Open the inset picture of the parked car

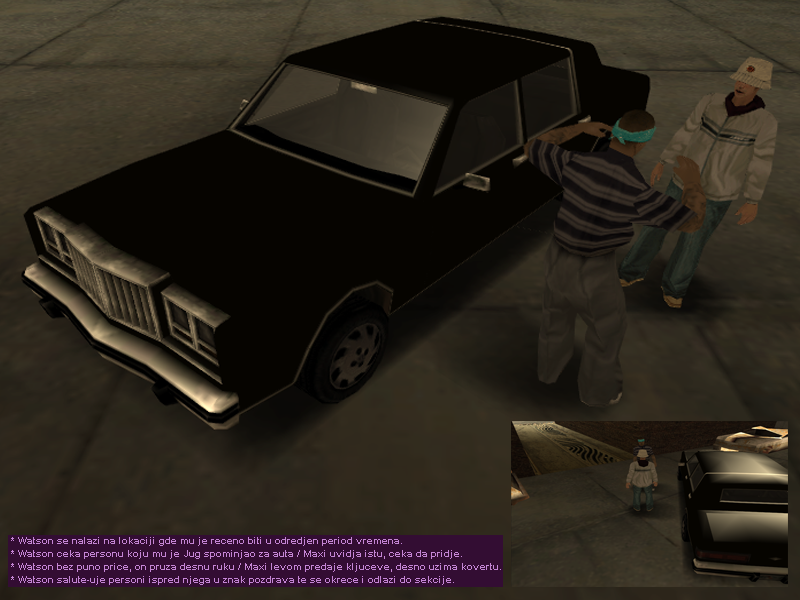point(649,502)
